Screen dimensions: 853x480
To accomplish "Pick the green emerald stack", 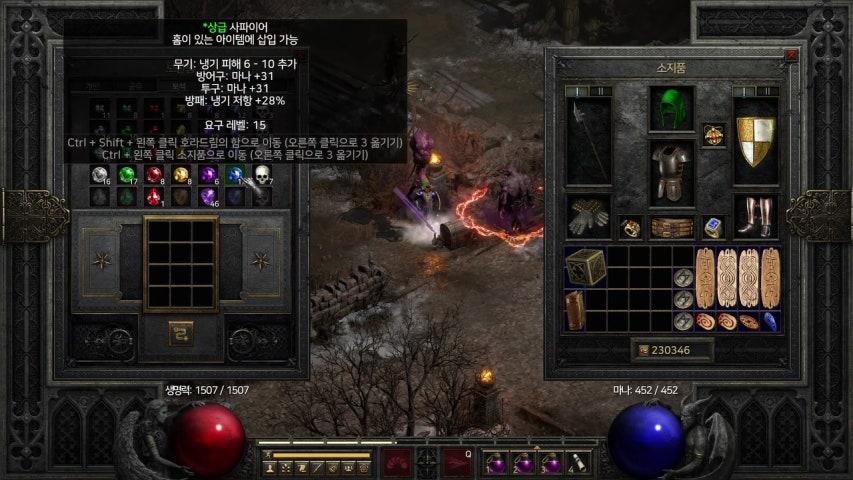I will pyautogui.click(x=126, y=175).
